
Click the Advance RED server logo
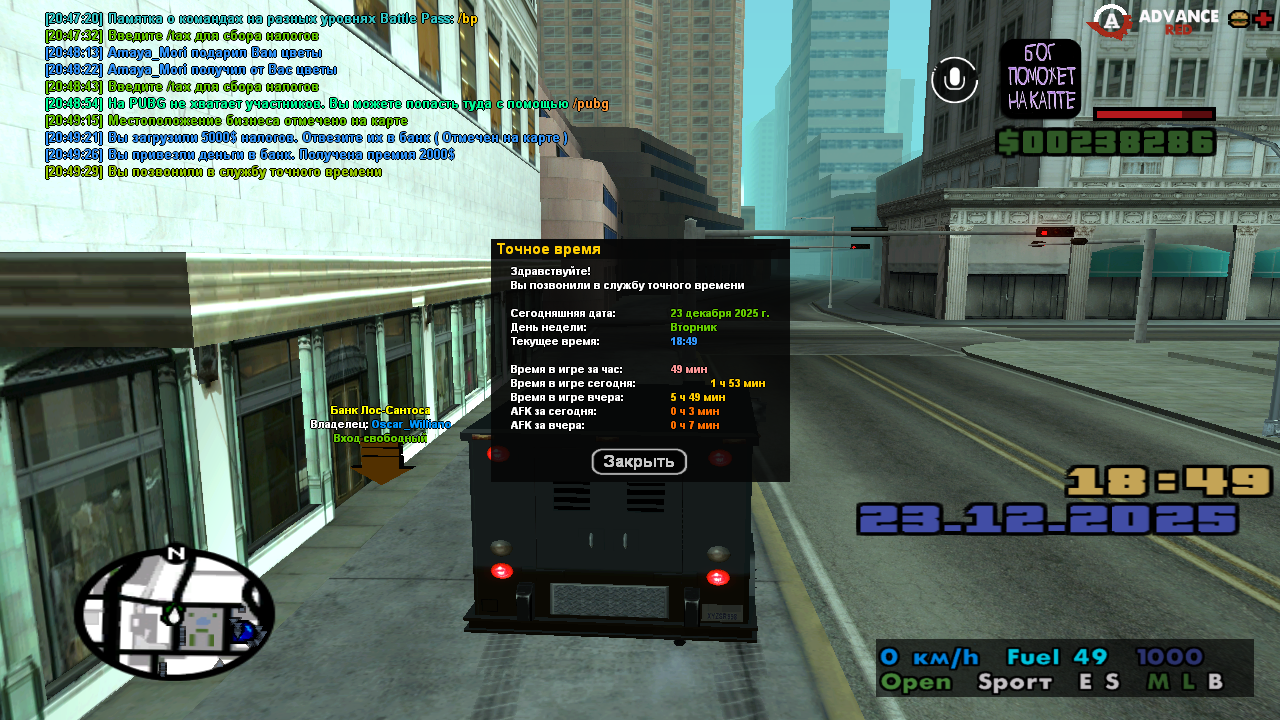[x=1154, y=21]
